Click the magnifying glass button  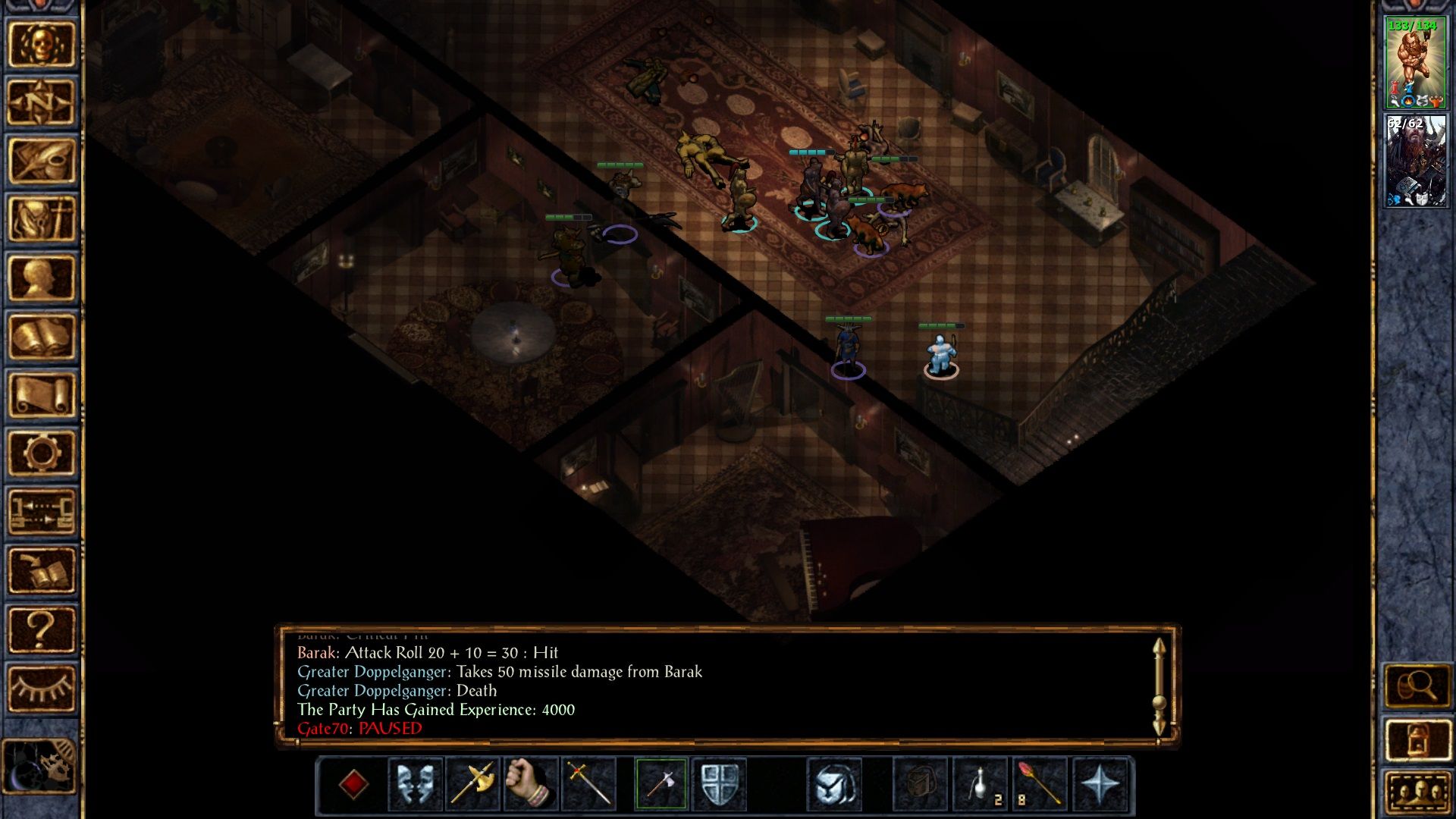pyautogui.click(x=1417, y=686)
